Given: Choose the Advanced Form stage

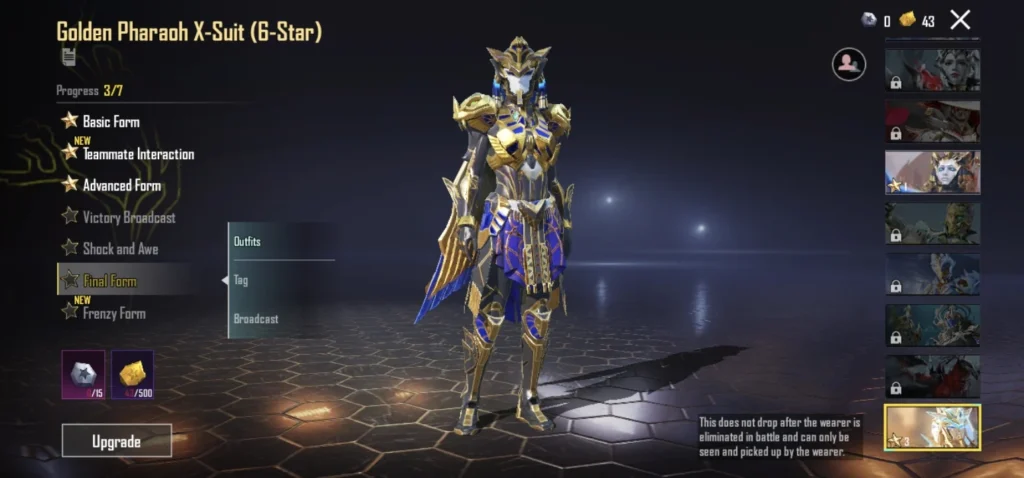Looking at the screenshot, I should pyautogui.click(x=120, y=185).
